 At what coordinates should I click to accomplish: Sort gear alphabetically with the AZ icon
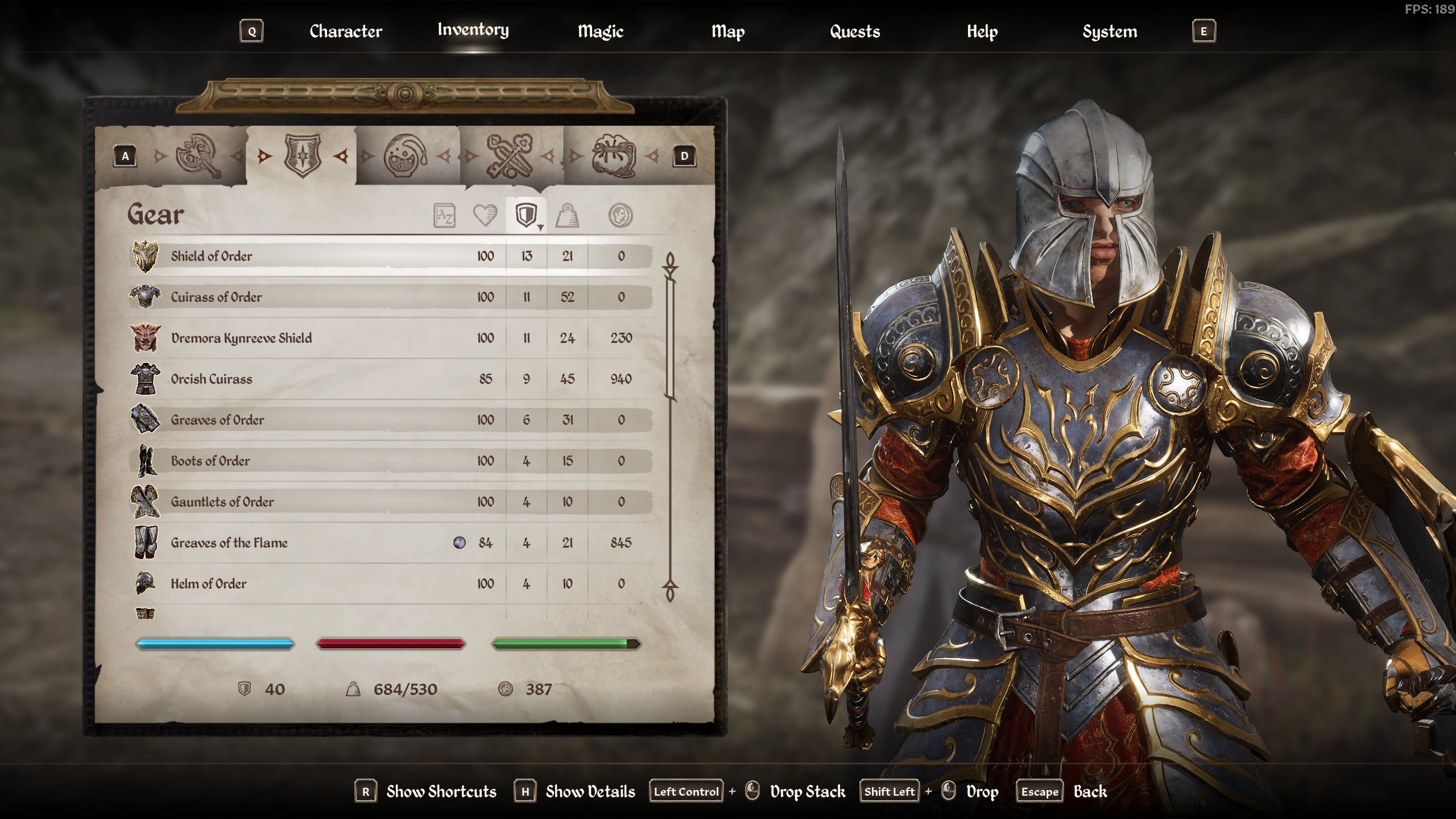(x=444, y=216)
